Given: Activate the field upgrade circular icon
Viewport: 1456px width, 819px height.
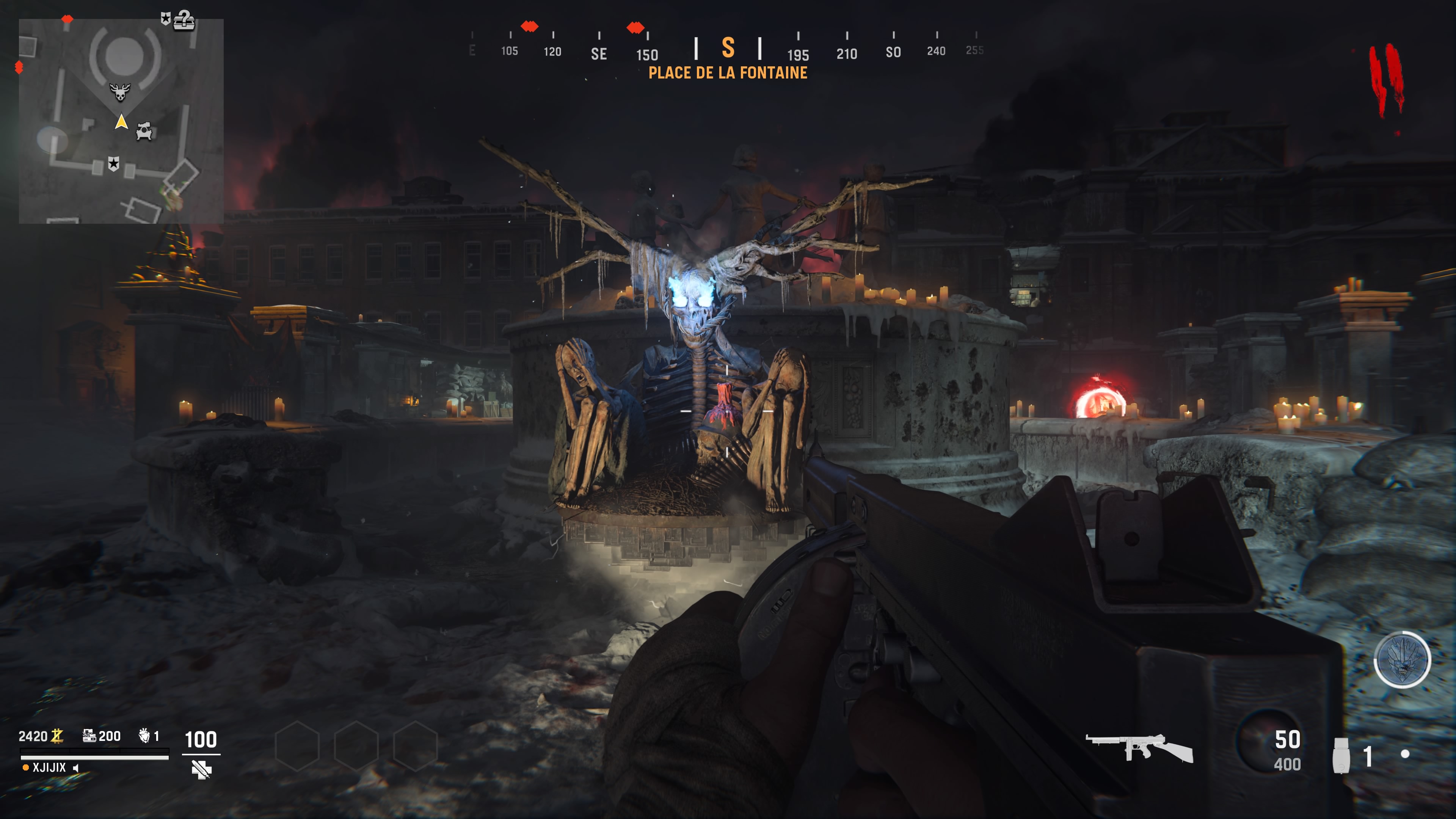Looking at the screenshot, I should coord(1402,659).
